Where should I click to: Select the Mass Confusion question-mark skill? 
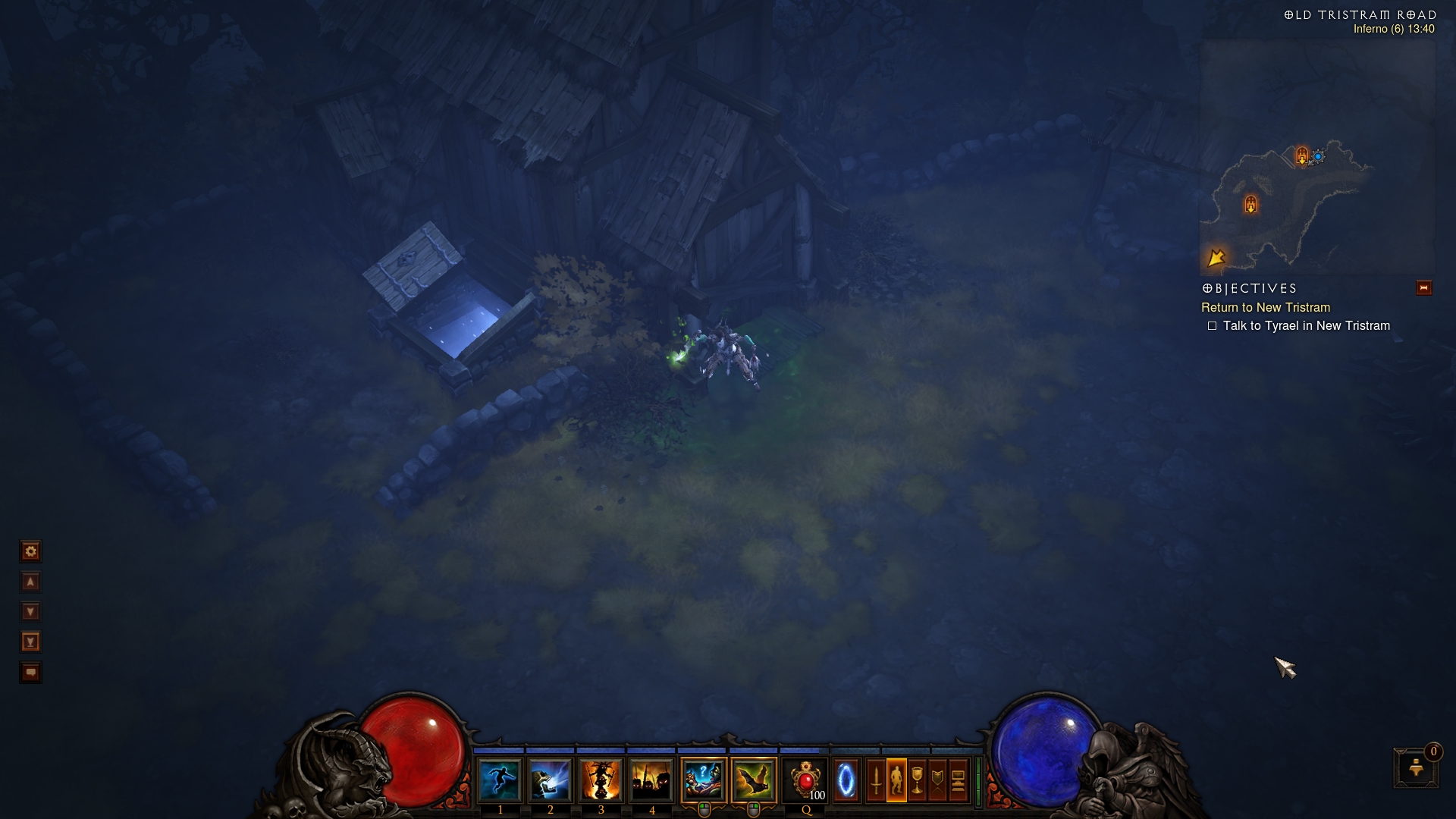(x=704, y=780)
